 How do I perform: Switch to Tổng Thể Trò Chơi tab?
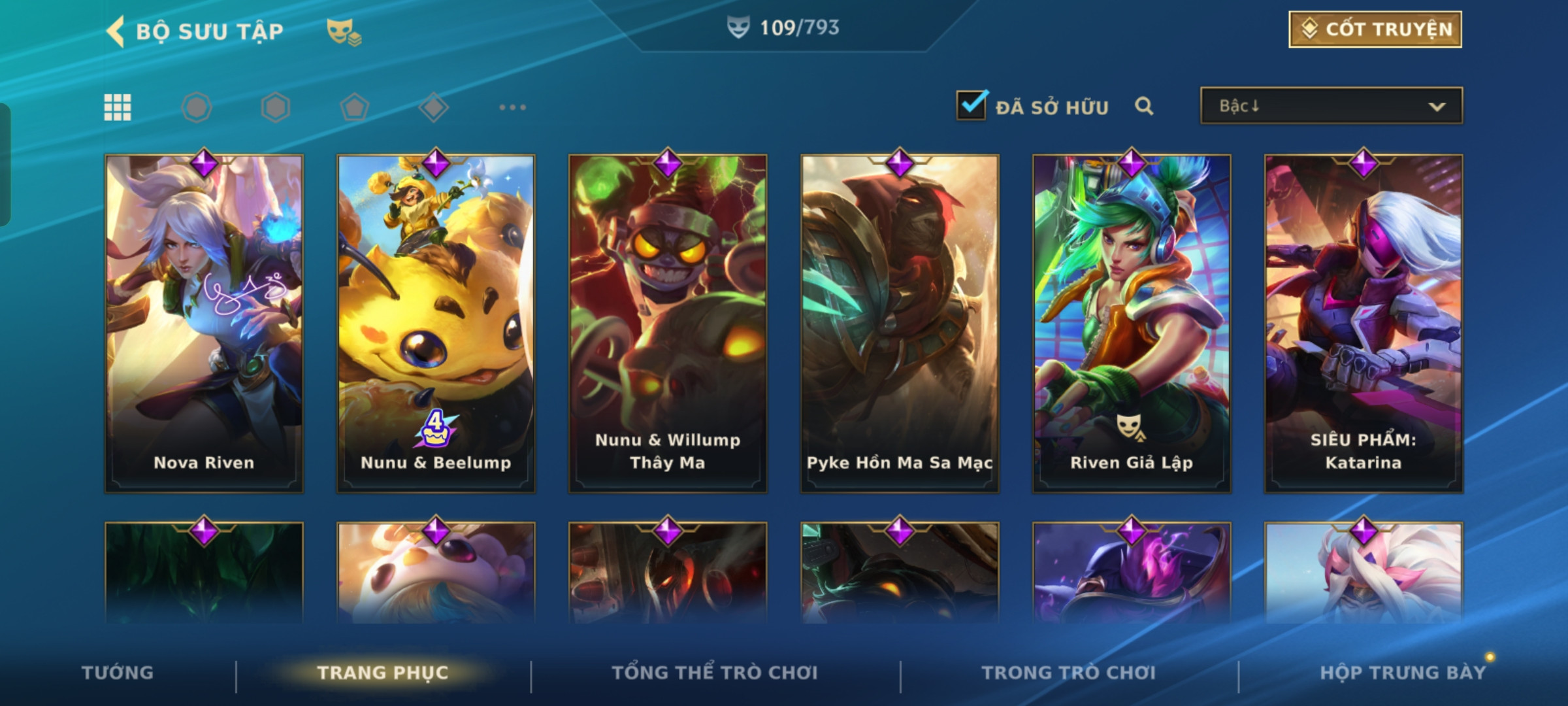click(715, 673)
